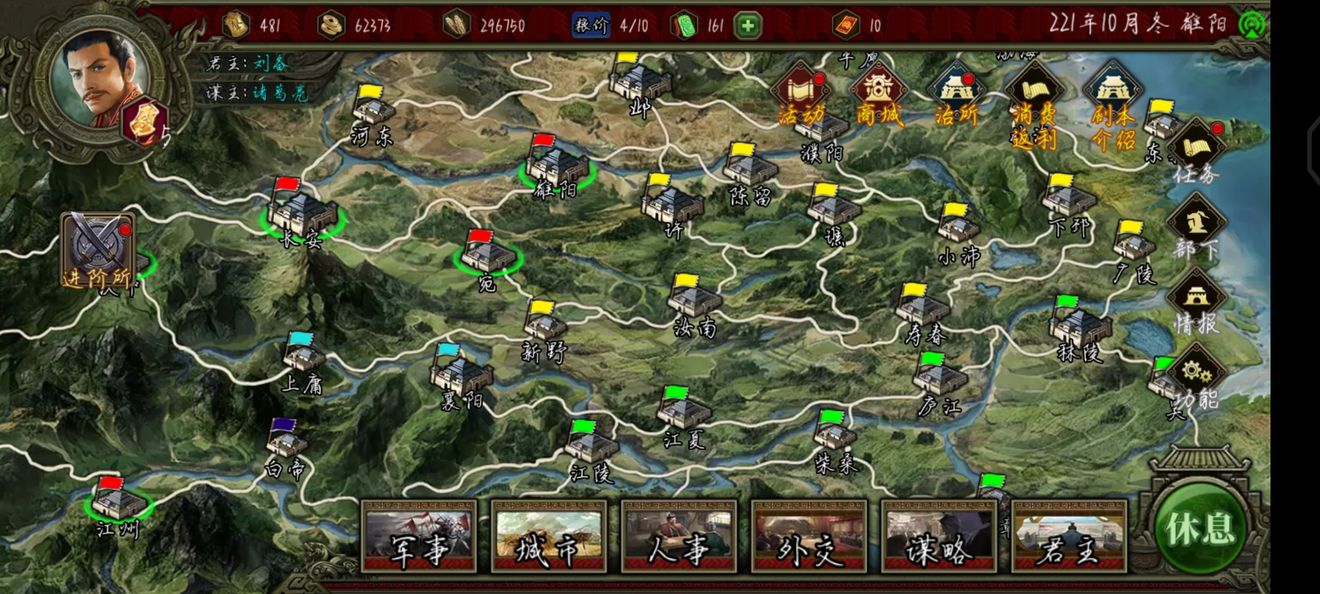Click the green plus add-currency button

[748, 25]
